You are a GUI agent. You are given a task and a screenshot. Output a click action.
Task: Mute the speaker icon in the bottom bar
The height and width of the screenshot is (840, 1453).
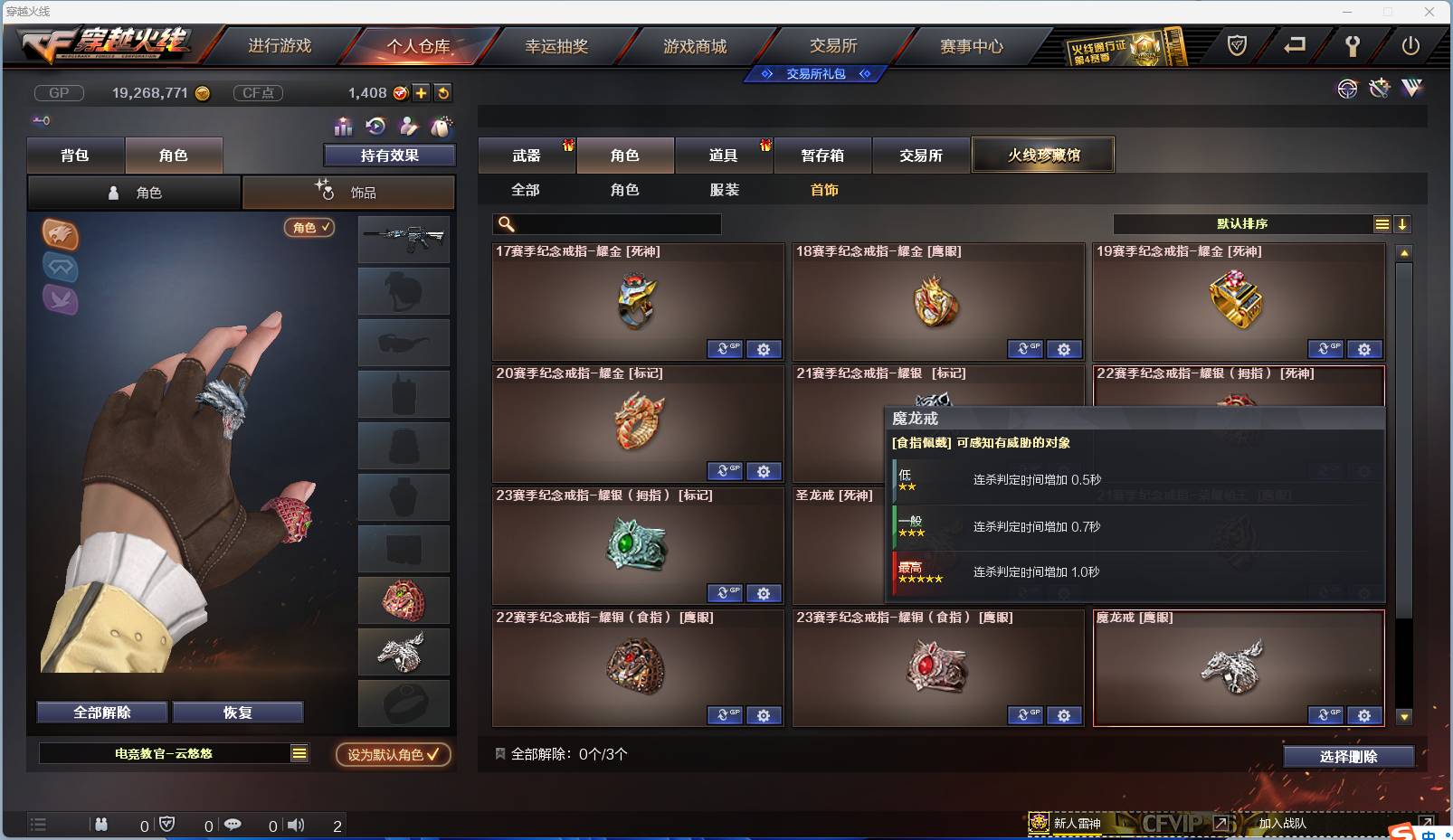(x=296, y=825)
